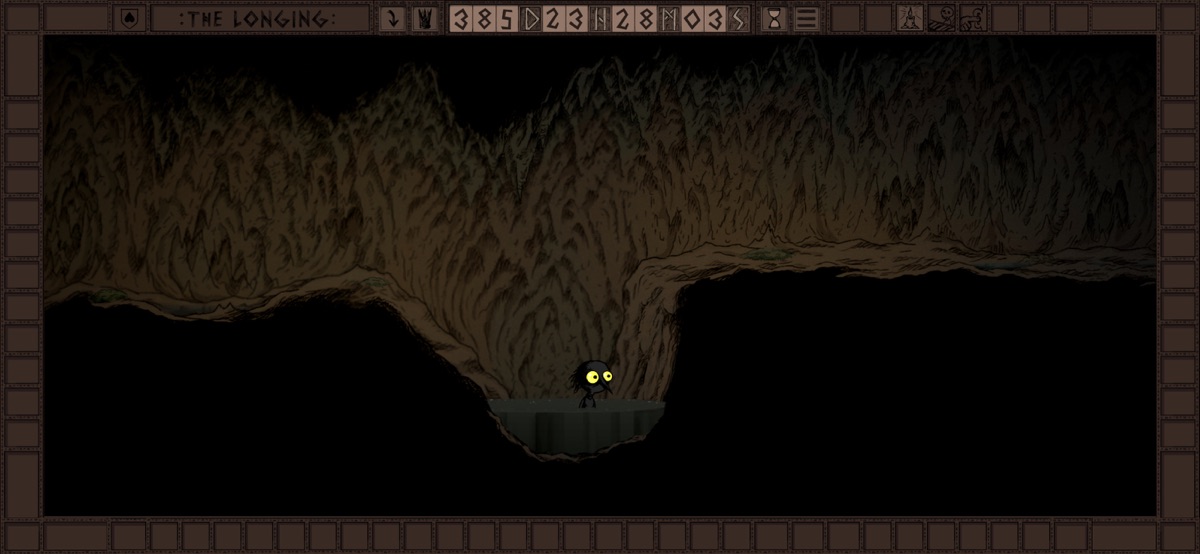
Task: Choose the pointing hand icon
Action: point(974,18)
